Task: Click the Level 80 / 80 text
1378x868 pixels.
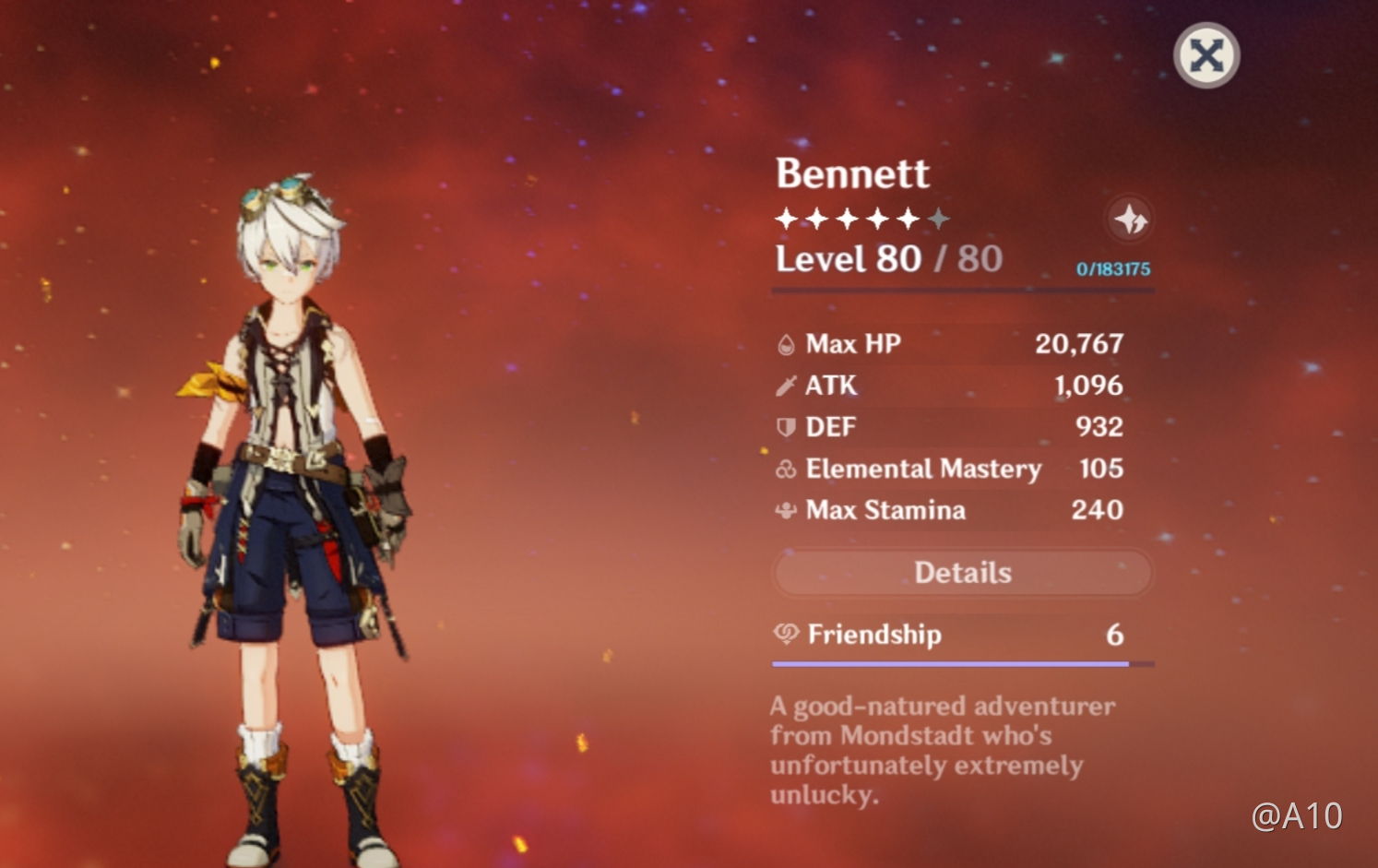Action: [888, 259]
